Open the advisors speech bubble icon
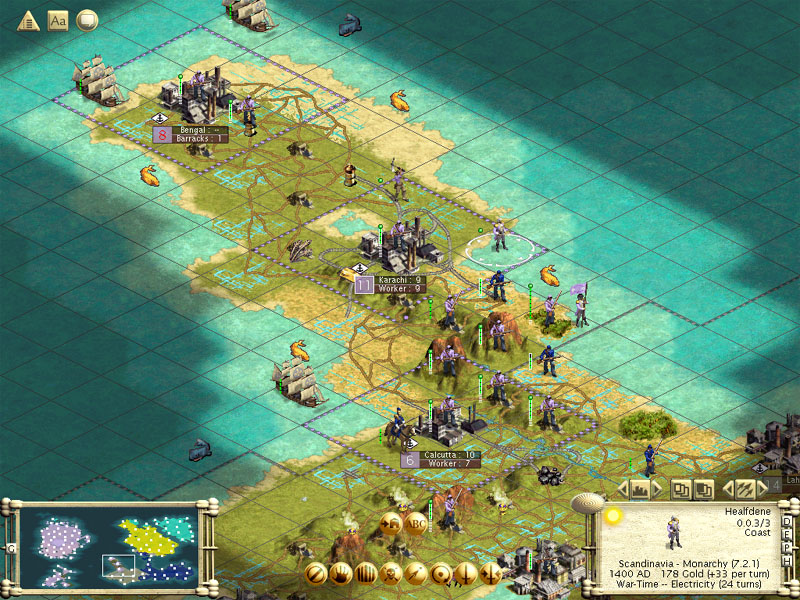 [x=87, y=20]
